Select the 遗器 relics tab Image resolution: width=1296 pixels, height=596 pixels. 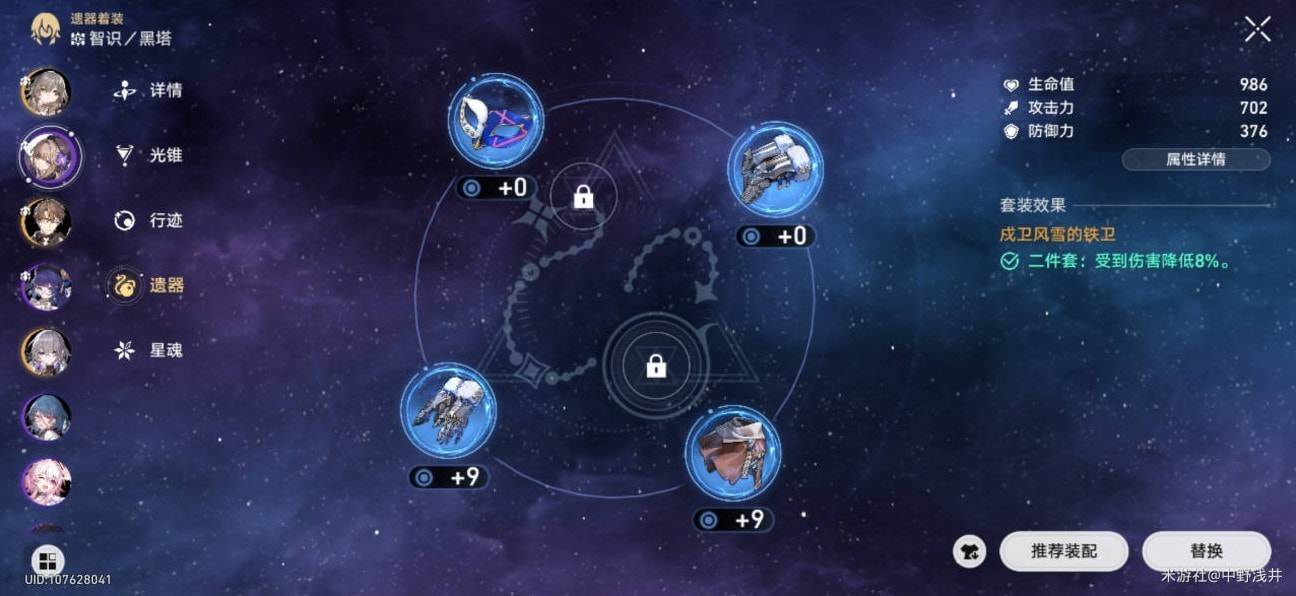coord(149,286)
